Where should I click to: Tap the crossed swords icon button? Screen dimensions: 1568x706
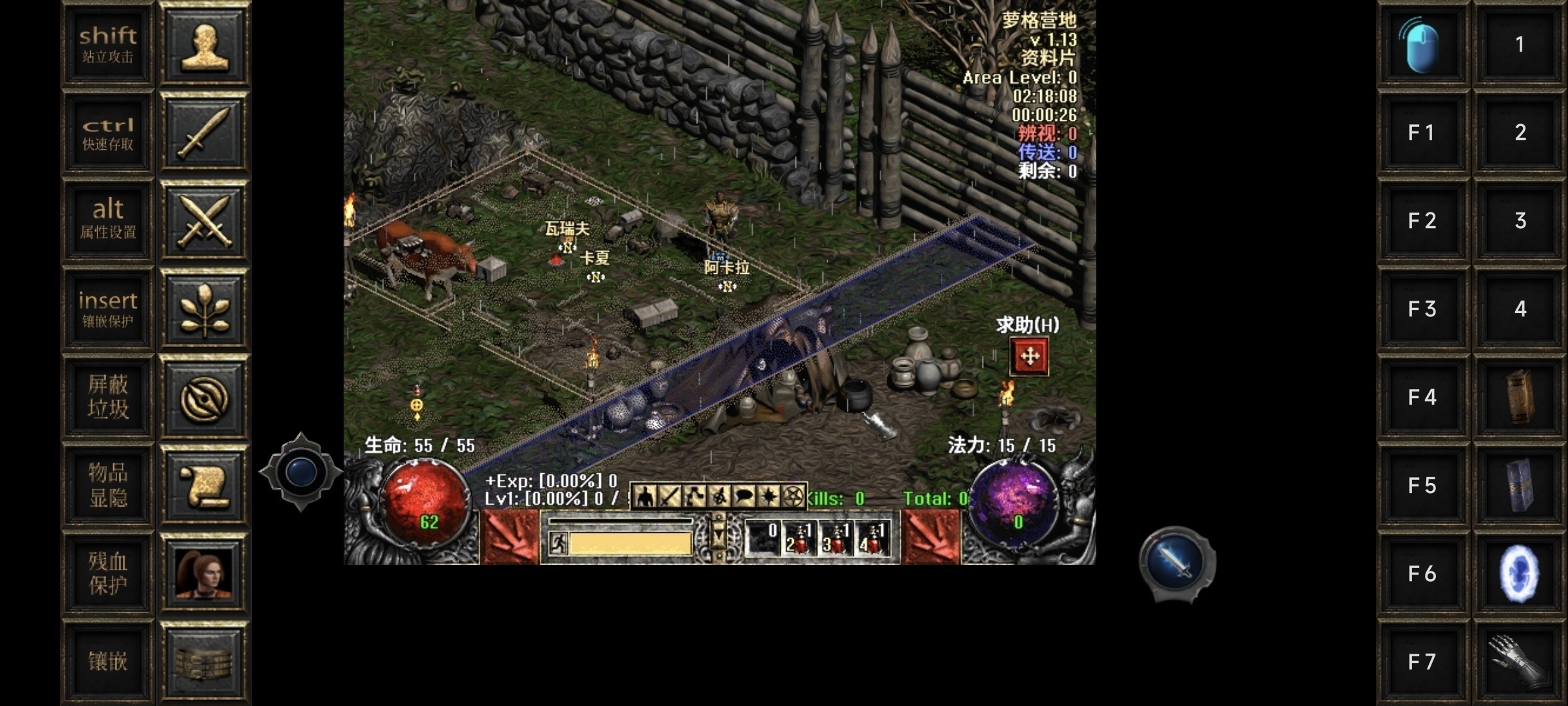point(204,220)
